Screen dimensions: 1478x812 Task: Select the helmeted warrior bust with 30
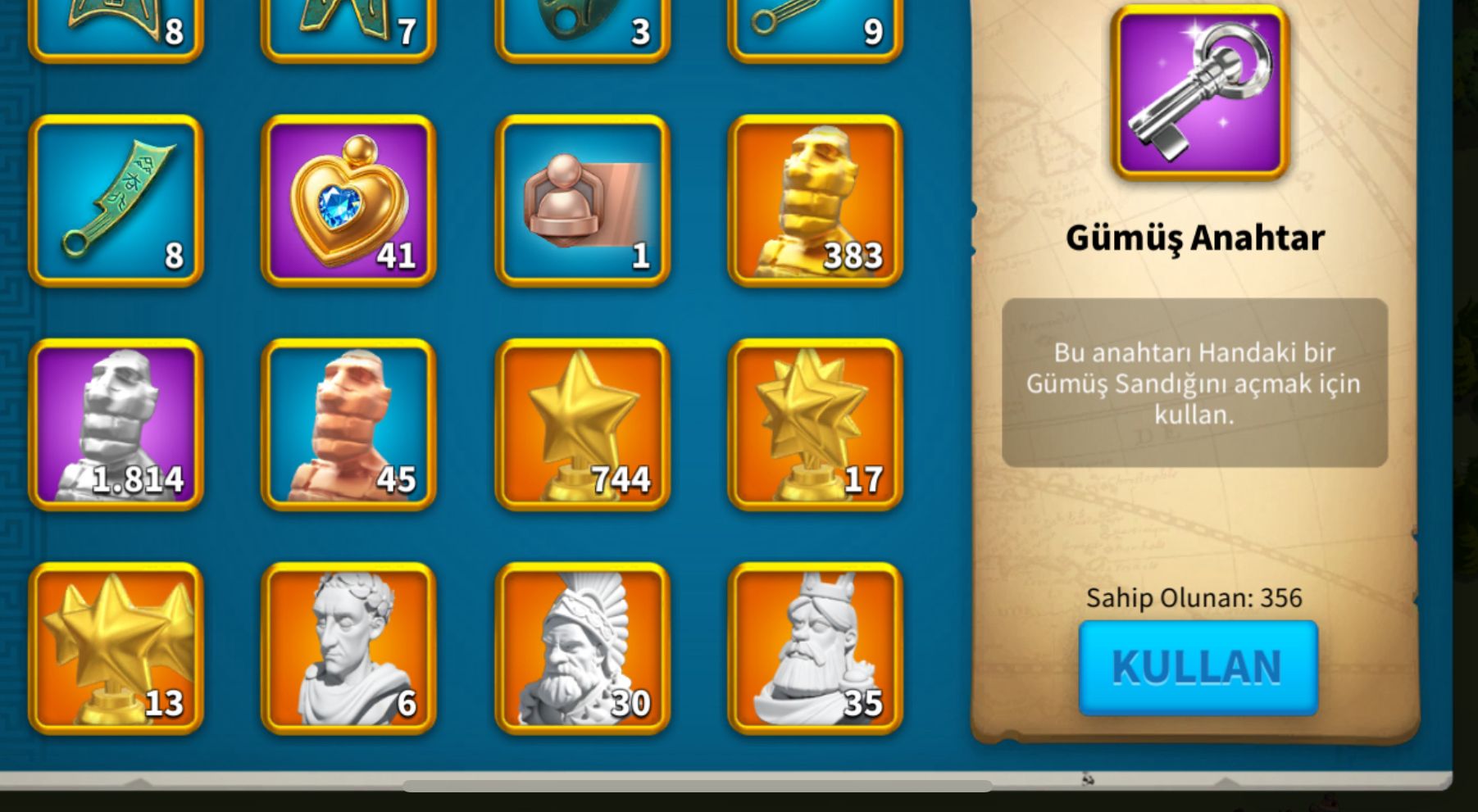[582, 648]
